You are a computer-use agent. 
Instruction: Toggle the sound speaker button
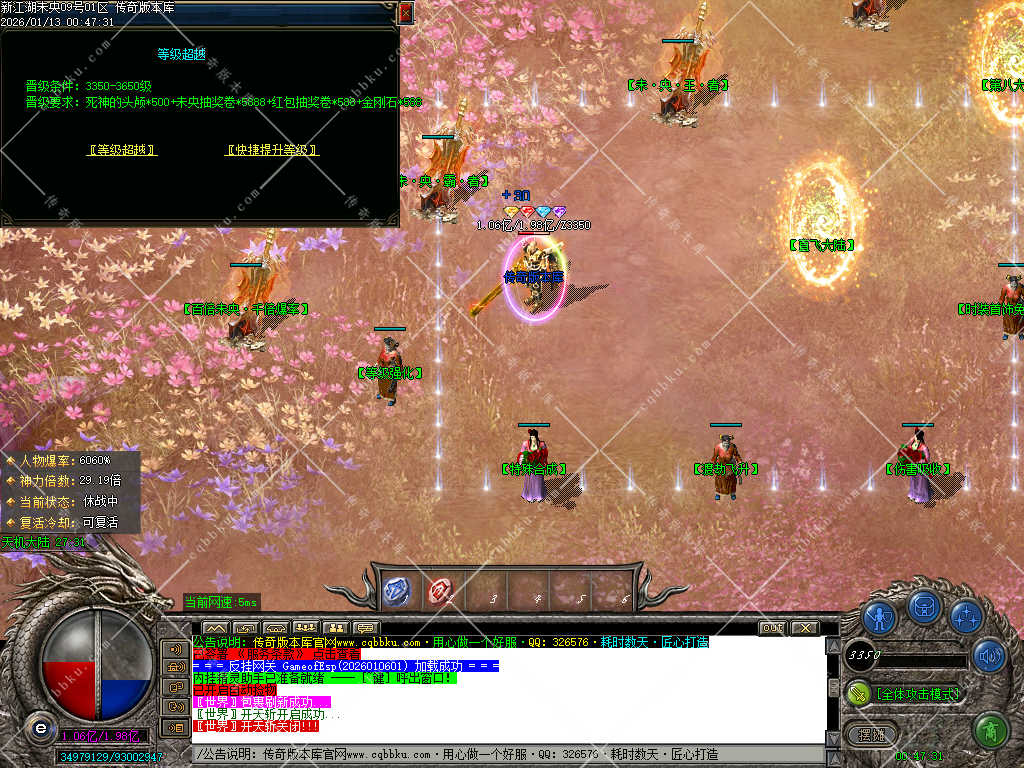(989, 656)
